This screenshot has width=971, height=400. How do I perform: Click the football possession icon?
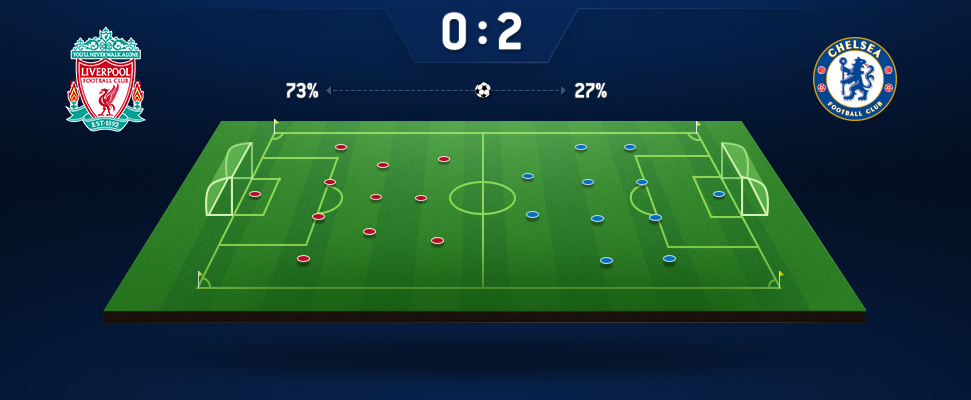click(483, 91)
